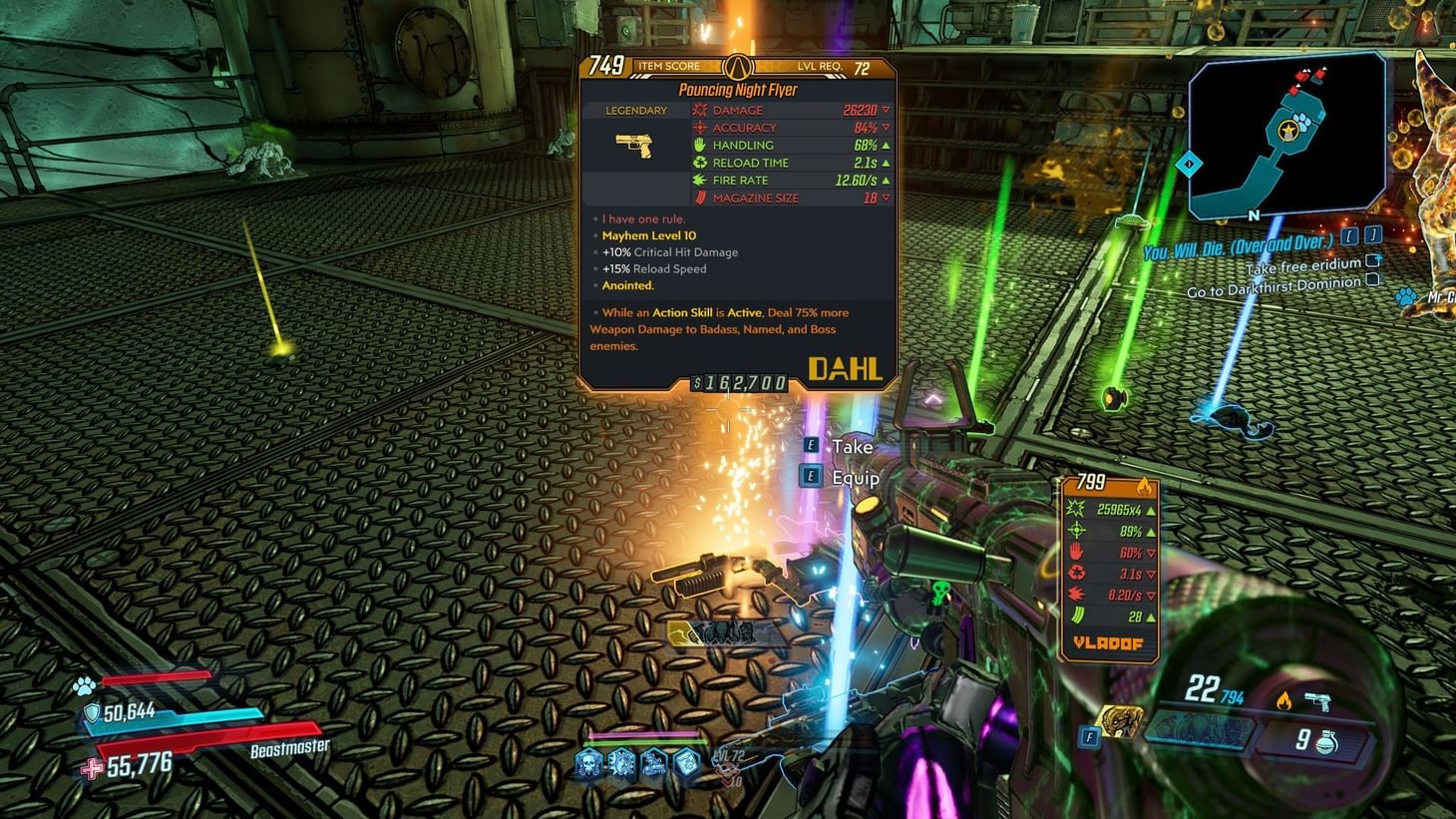
Task: Click the green Handling hand icon
Action: coord(700,145)
